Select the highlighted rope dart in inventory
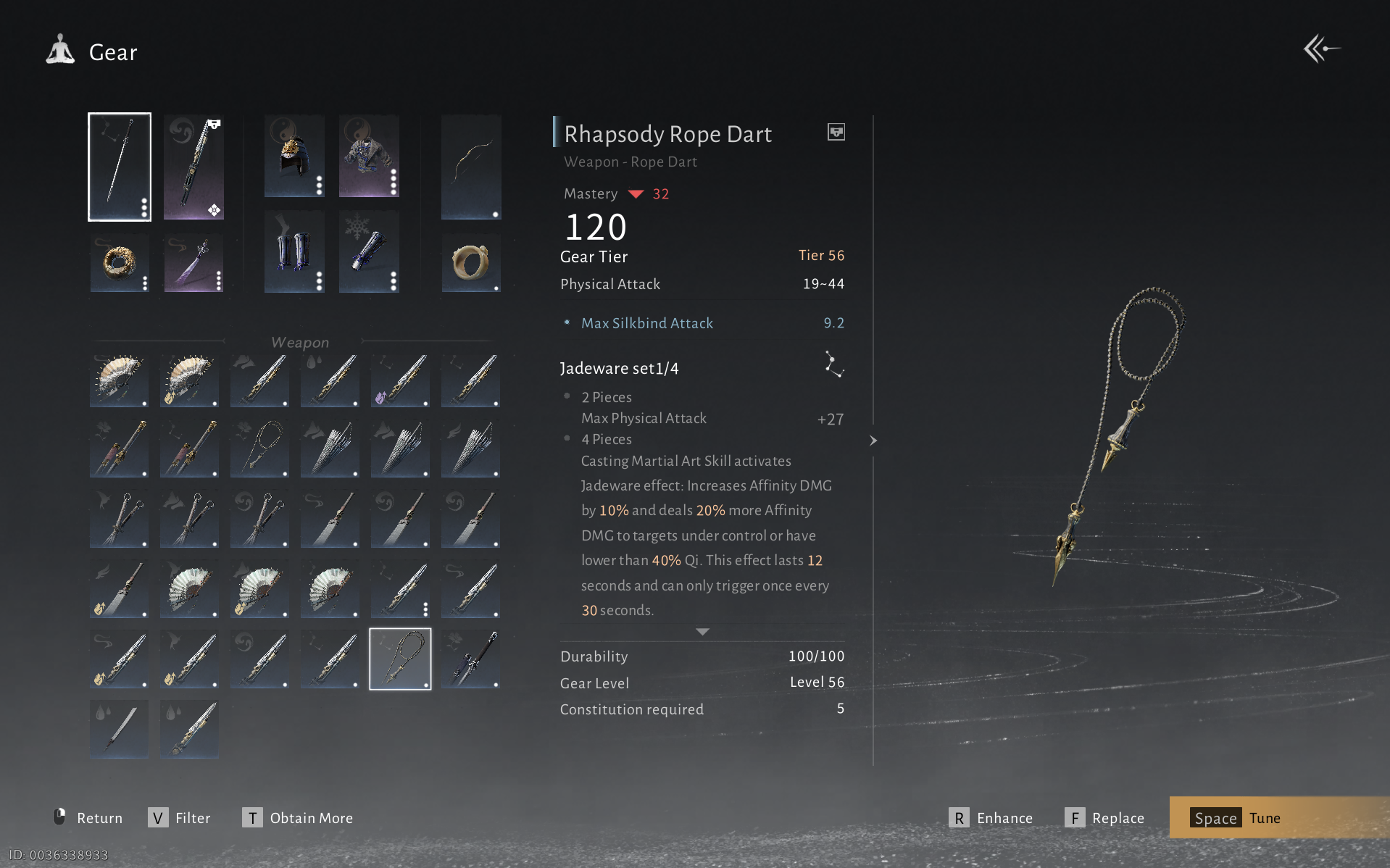Image resolution: width=1390 pixels, height=868 pixels. (x=400, y=659)
